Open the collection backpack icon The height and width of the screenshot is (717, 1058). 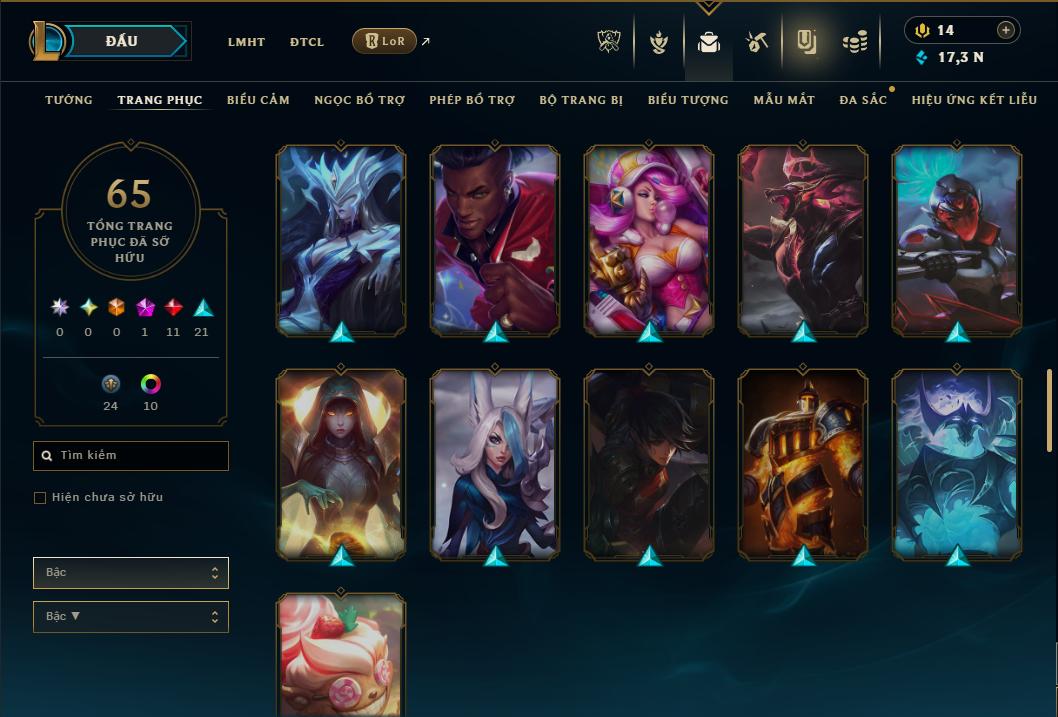tap(709, 42)
